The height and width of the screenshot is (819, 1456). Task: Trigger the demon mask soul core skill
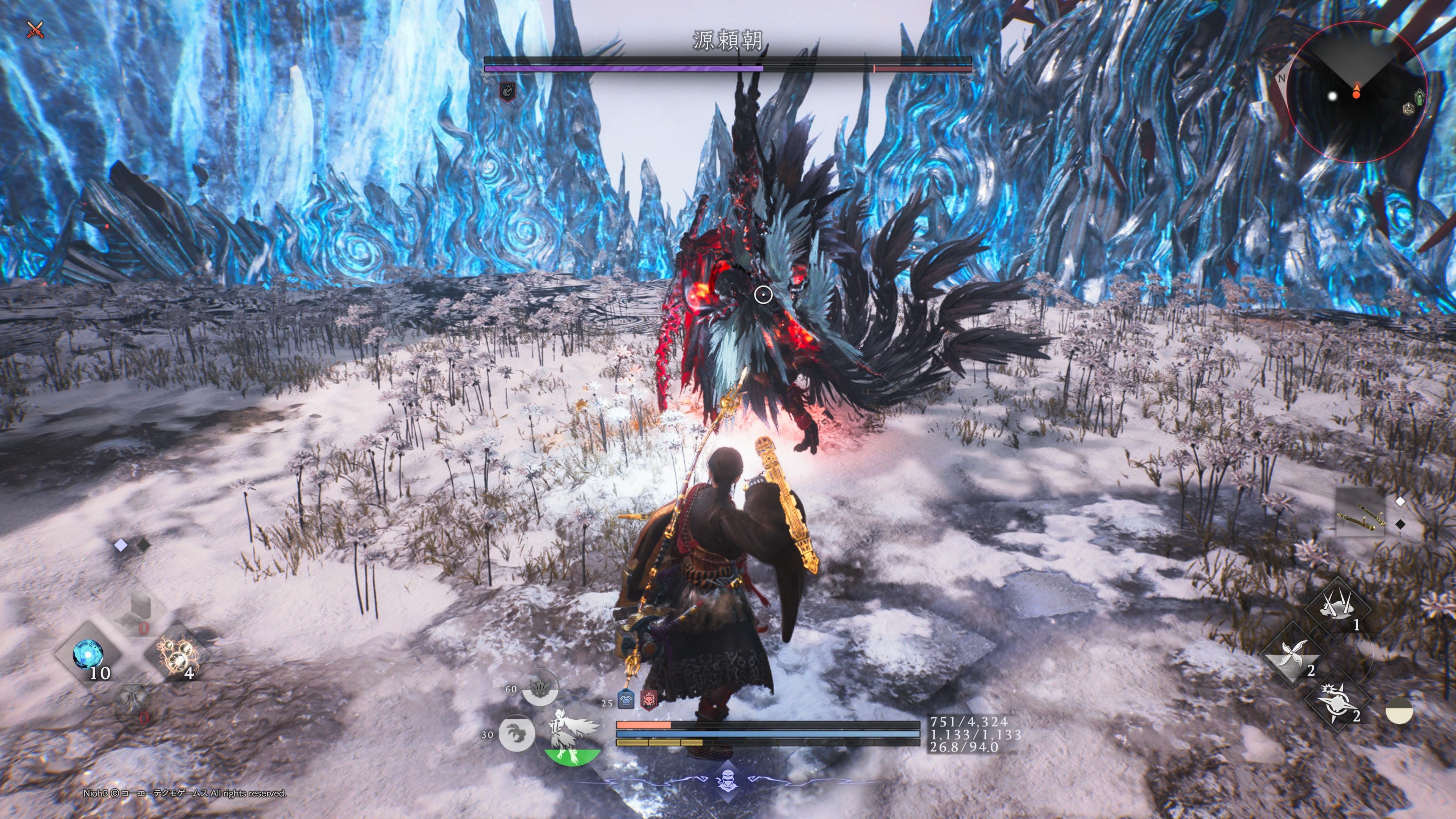click(539, 689)
